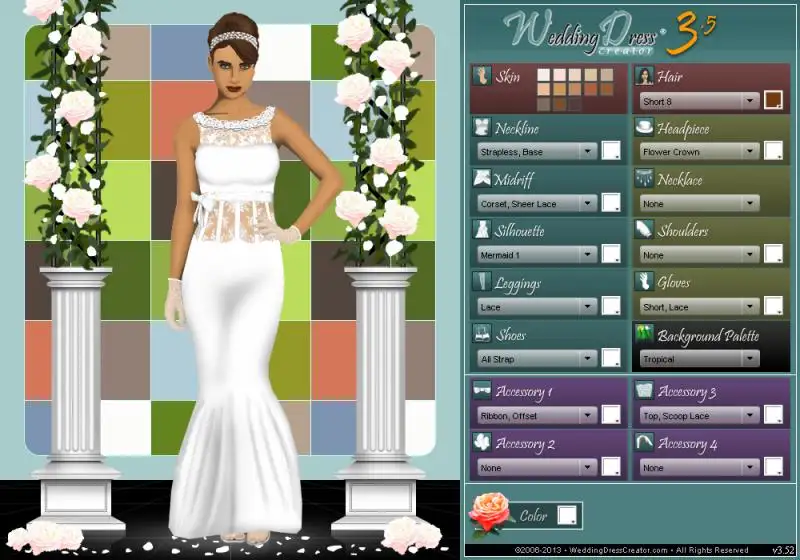Choose a Necklace from its dropdown
Viewport: 800px width, 560px height.
coord(699,203)
